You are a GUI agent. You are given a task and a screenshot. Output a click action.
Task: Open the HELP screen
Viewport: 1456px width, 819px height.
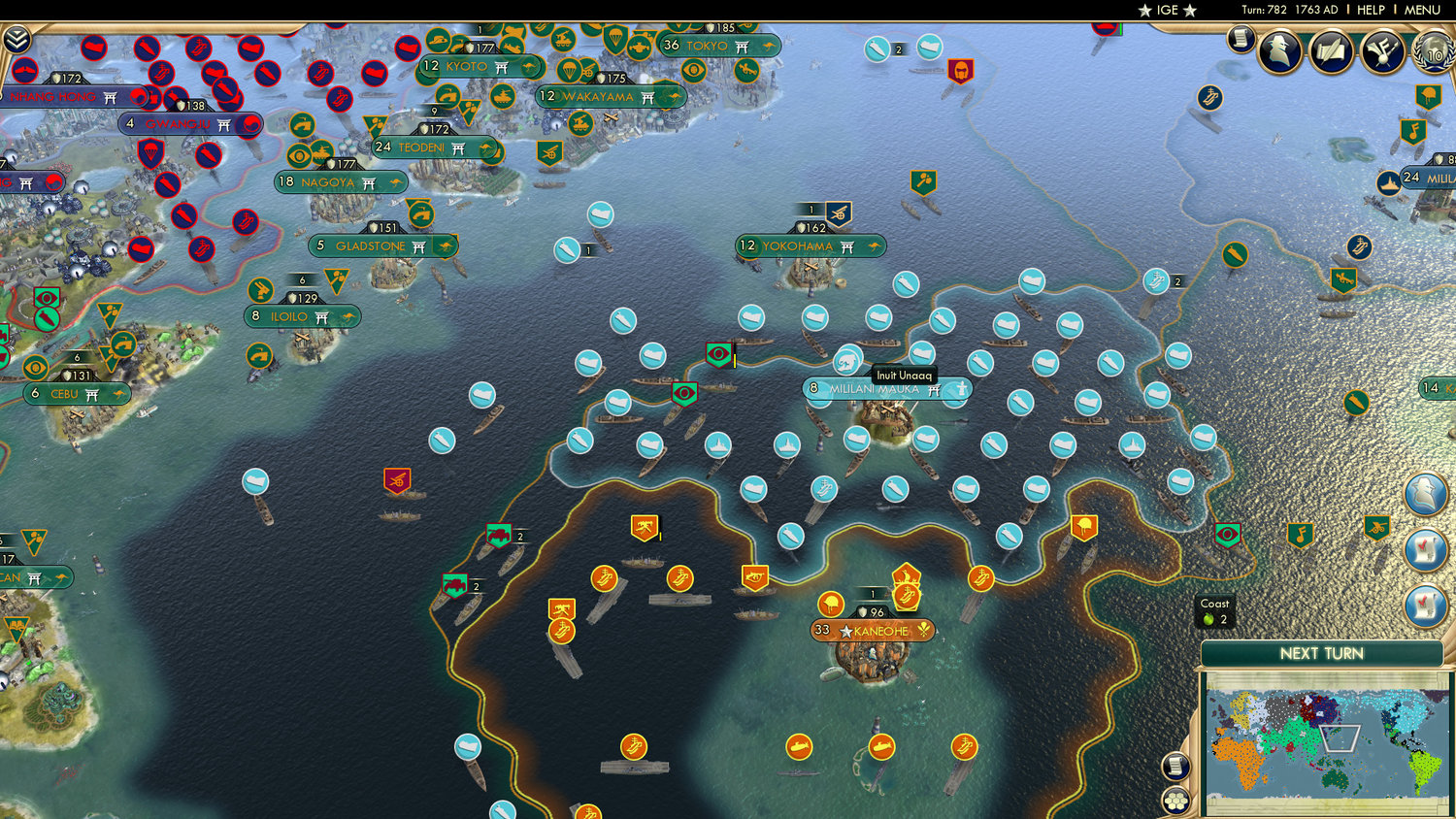click(1371, 10)
